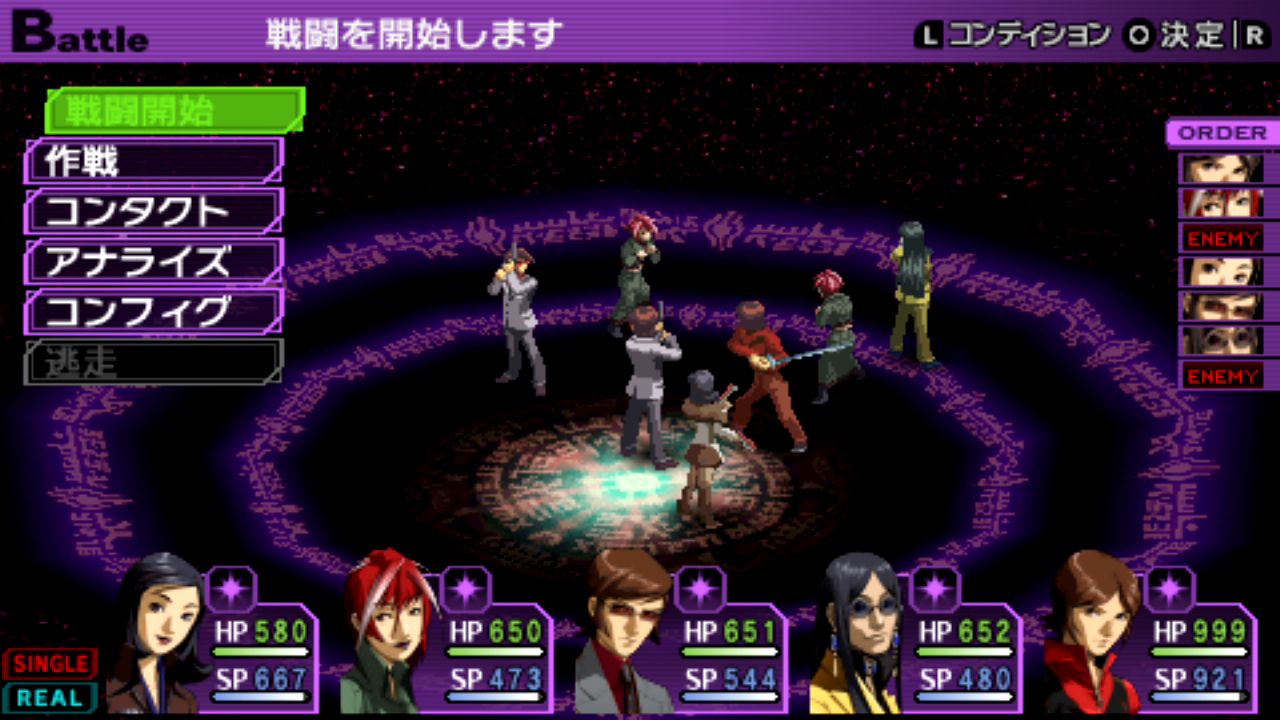
Task: Choose the greyed-out 逃走 escape option
Action: point(154,362)
